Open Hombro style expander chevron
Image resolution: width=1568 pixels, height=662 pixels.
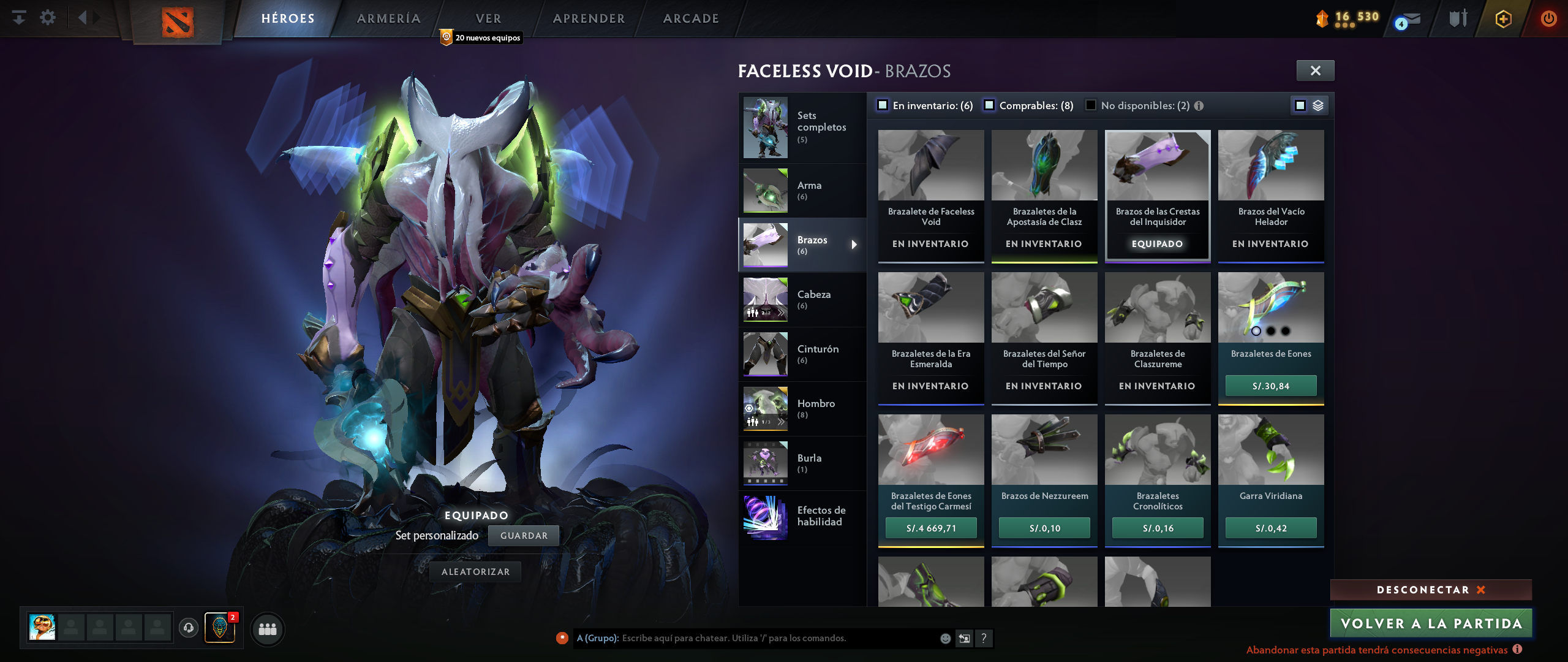click(780, 422)
